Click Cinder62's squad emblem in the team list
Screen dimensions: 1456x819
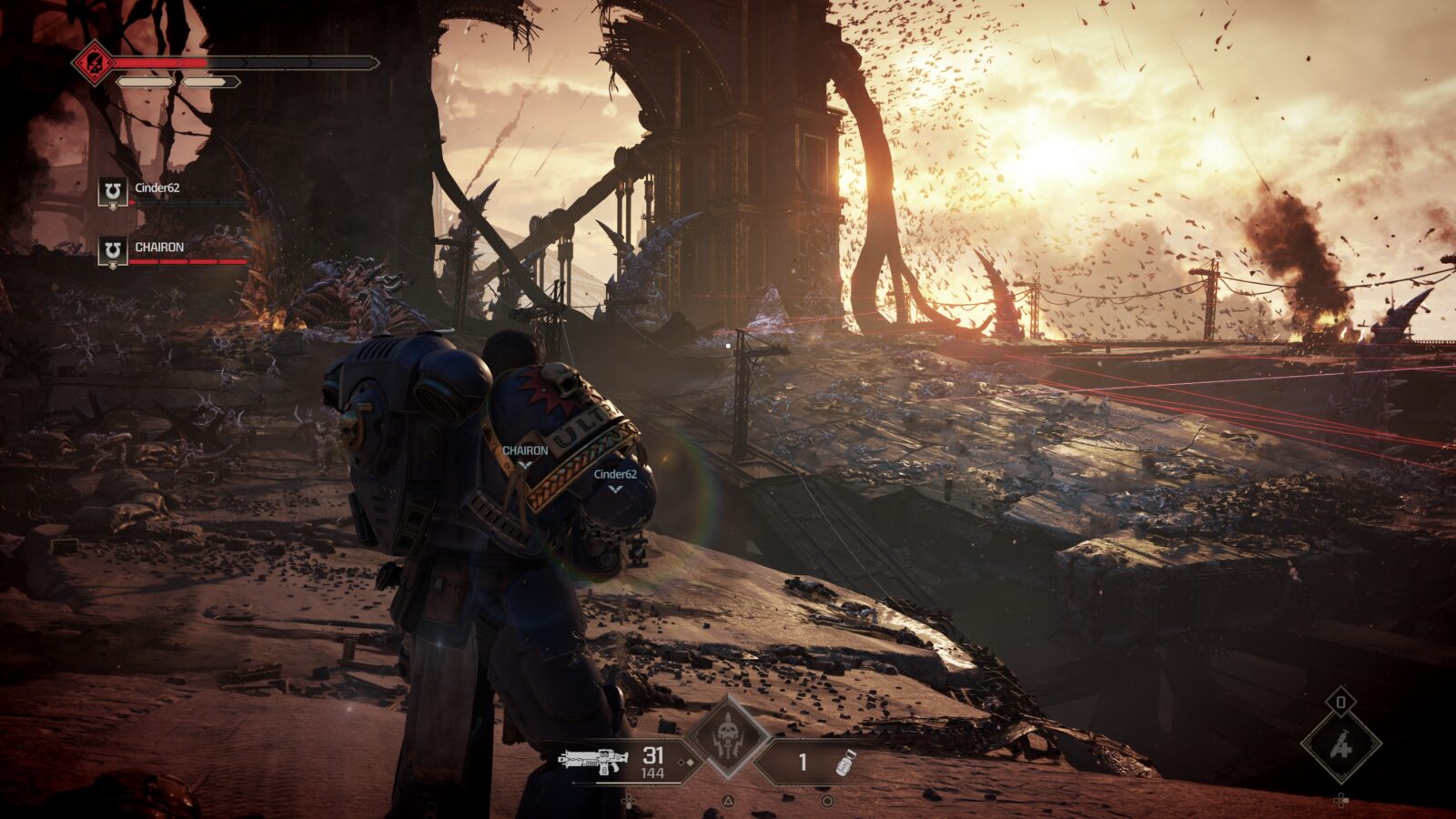coord(113,192)
